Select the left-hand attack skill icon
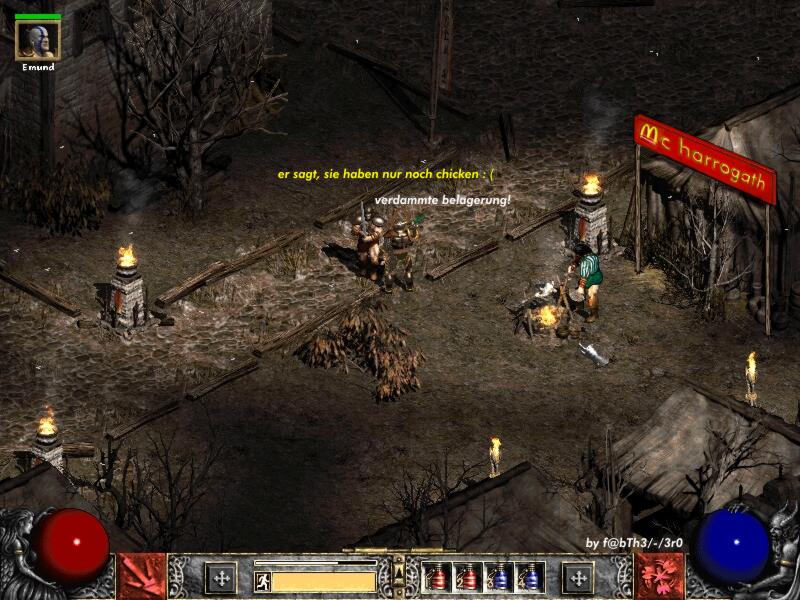Image resolution: width=800 pixels, height=600 pixels. (142, 577)
